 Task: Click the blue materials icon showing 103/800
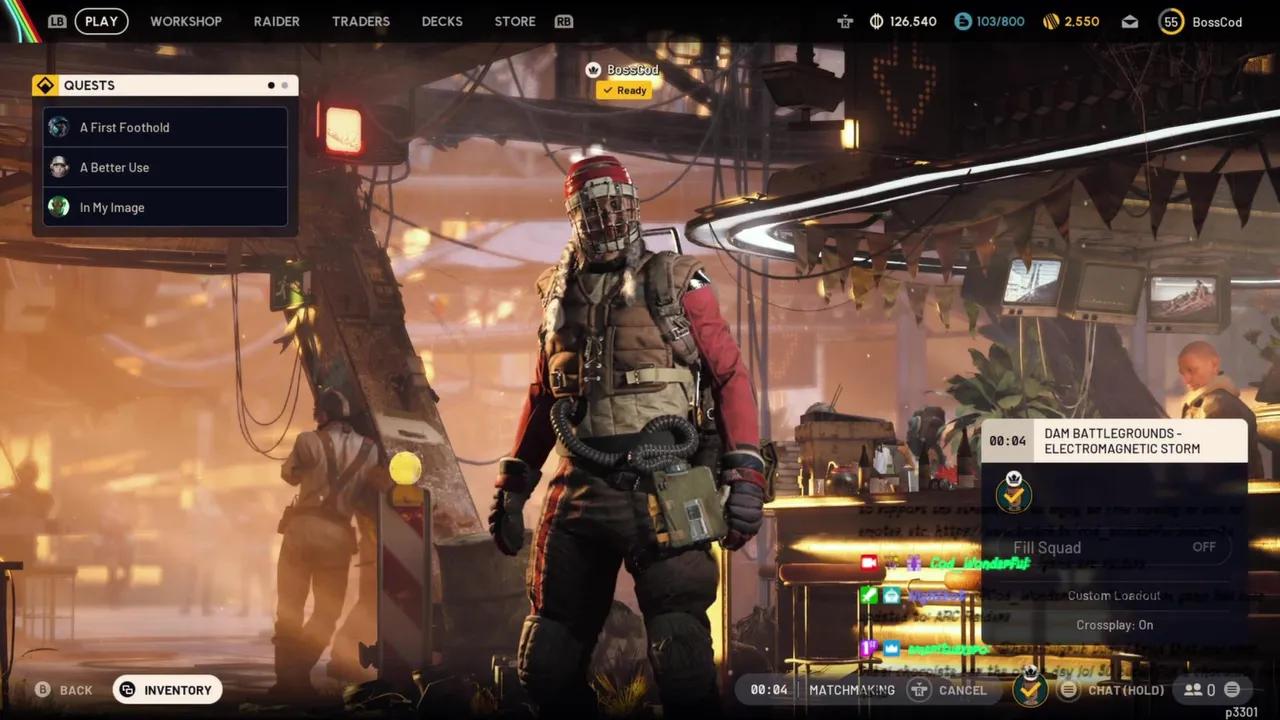pos(963,20)
